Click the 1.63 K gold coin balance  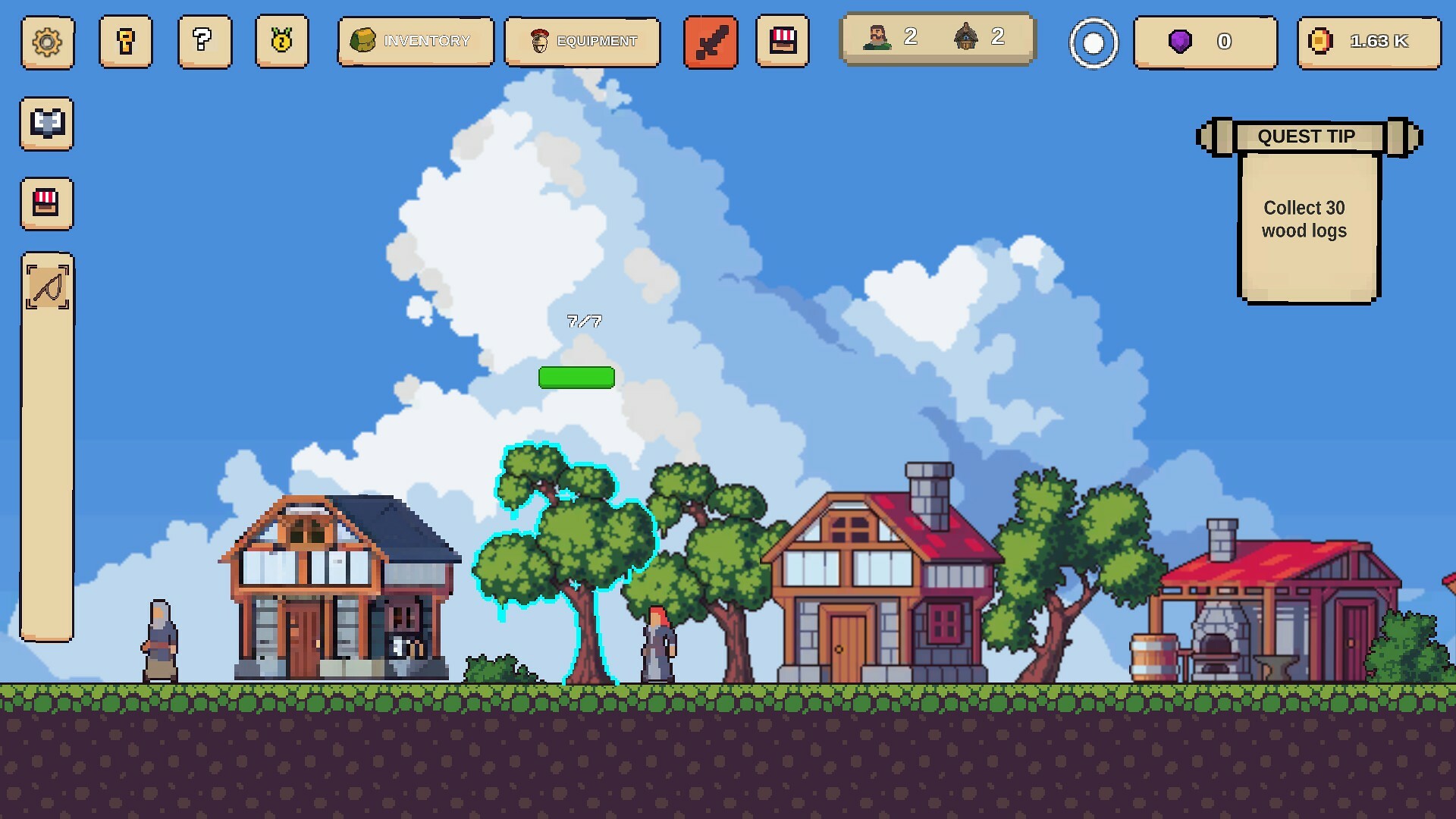tap(1367, 42)
